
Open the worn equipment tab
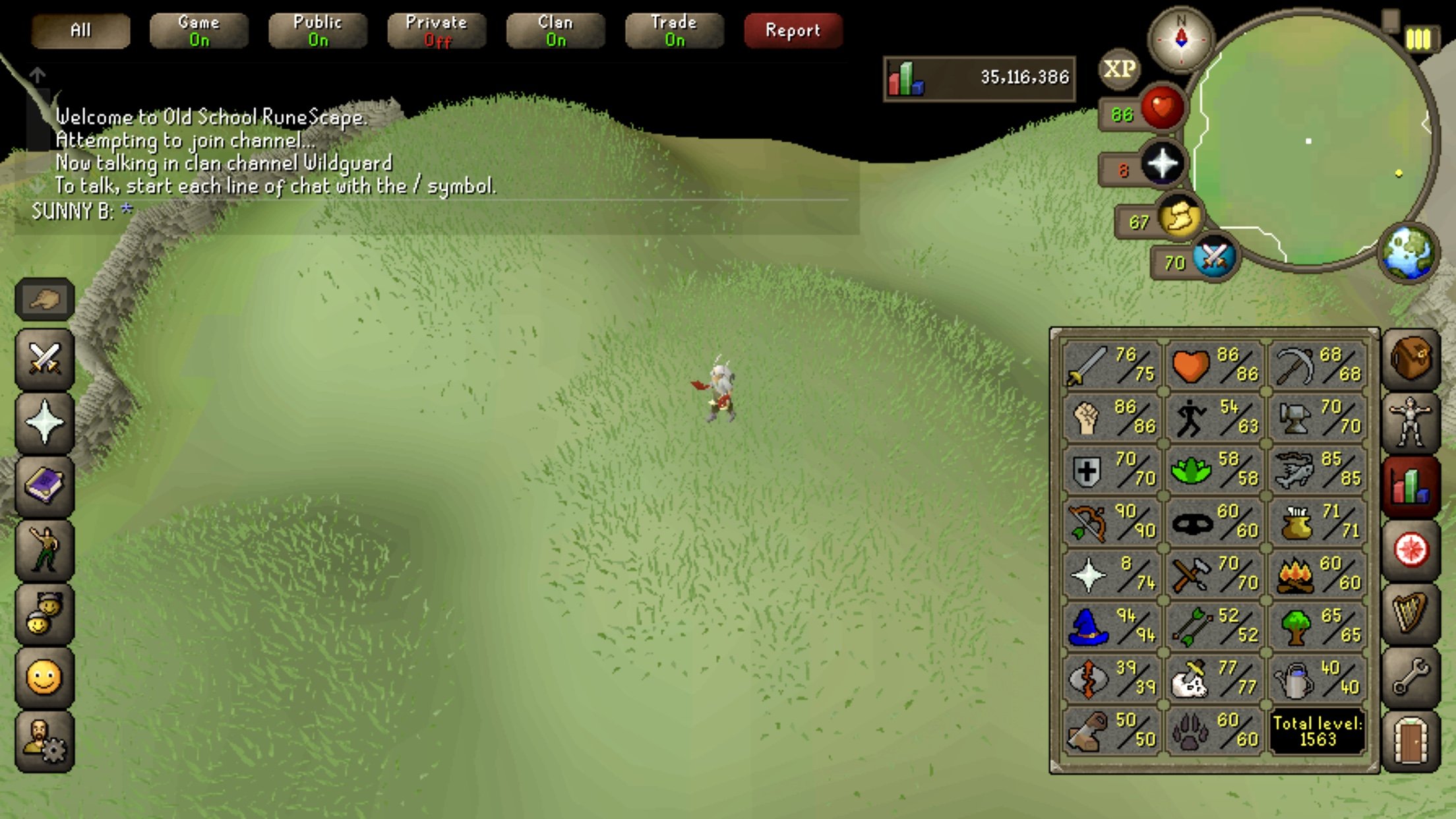pos(1410,423)
